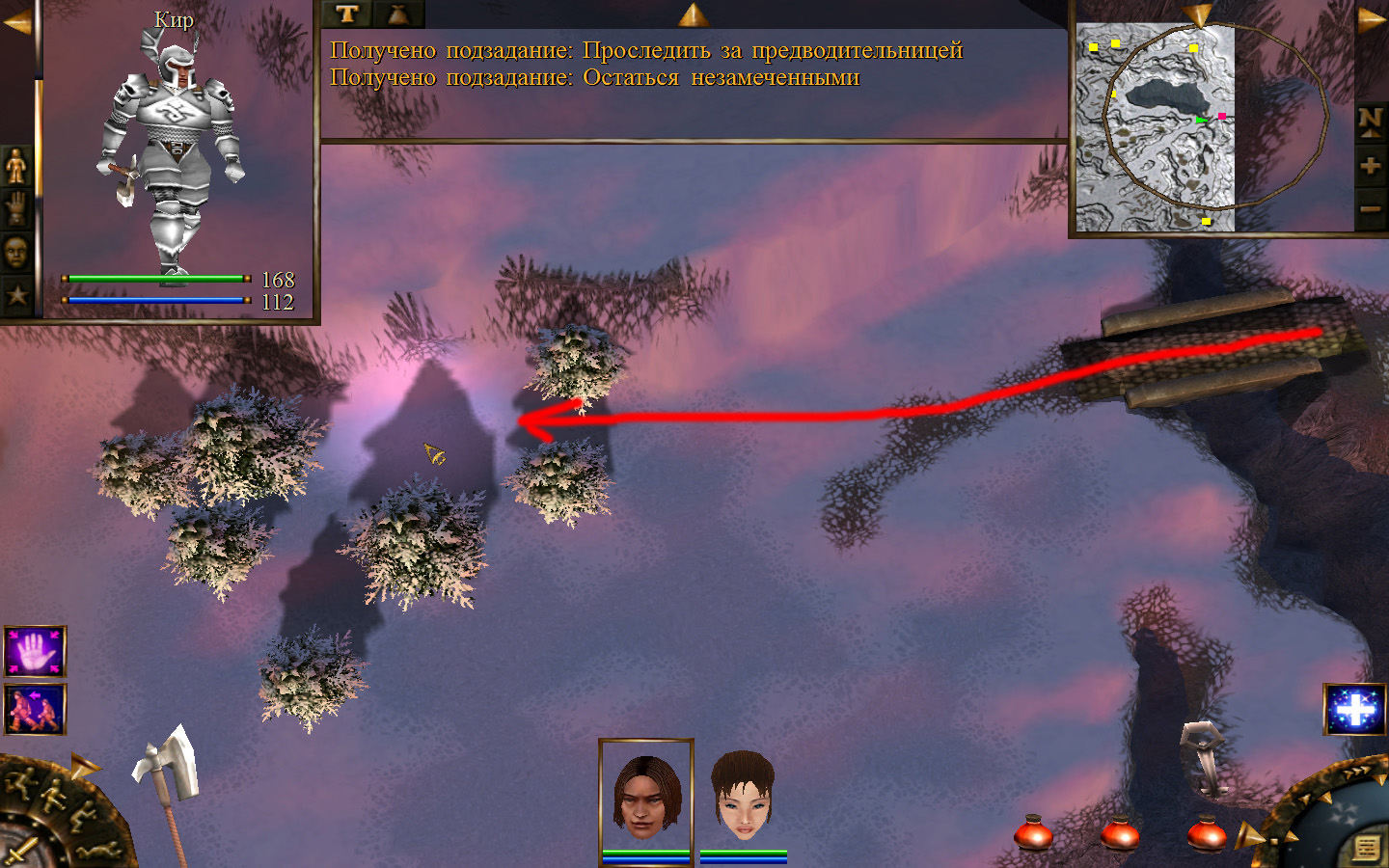Open the sack icon tab in the message panel
This screenshot has width=1389, height=868.
(x=397, y=14)
